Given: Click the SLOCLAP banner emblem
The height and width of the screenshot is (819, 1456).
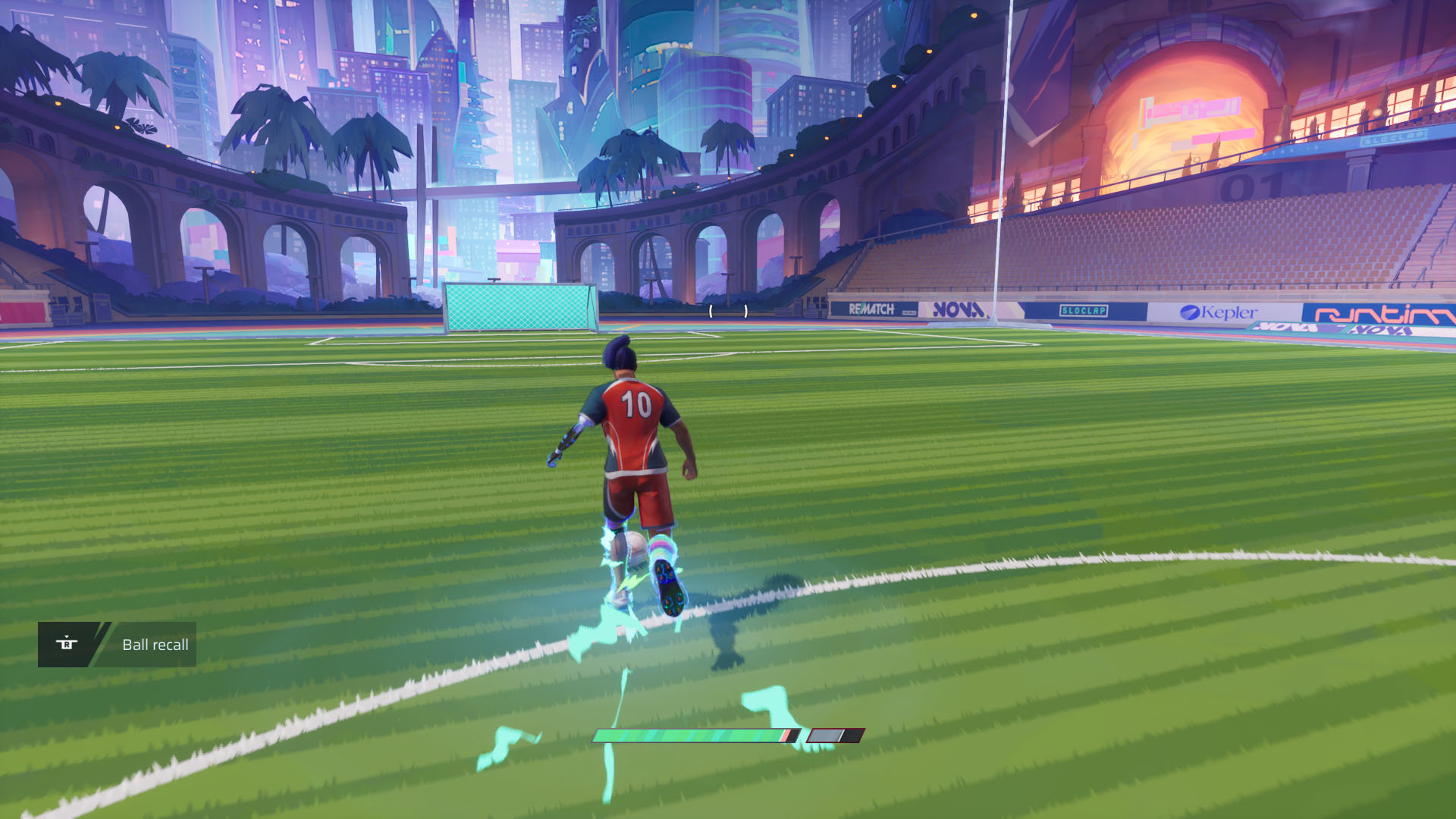Looking at the screenshot, I should [1085, 311].
